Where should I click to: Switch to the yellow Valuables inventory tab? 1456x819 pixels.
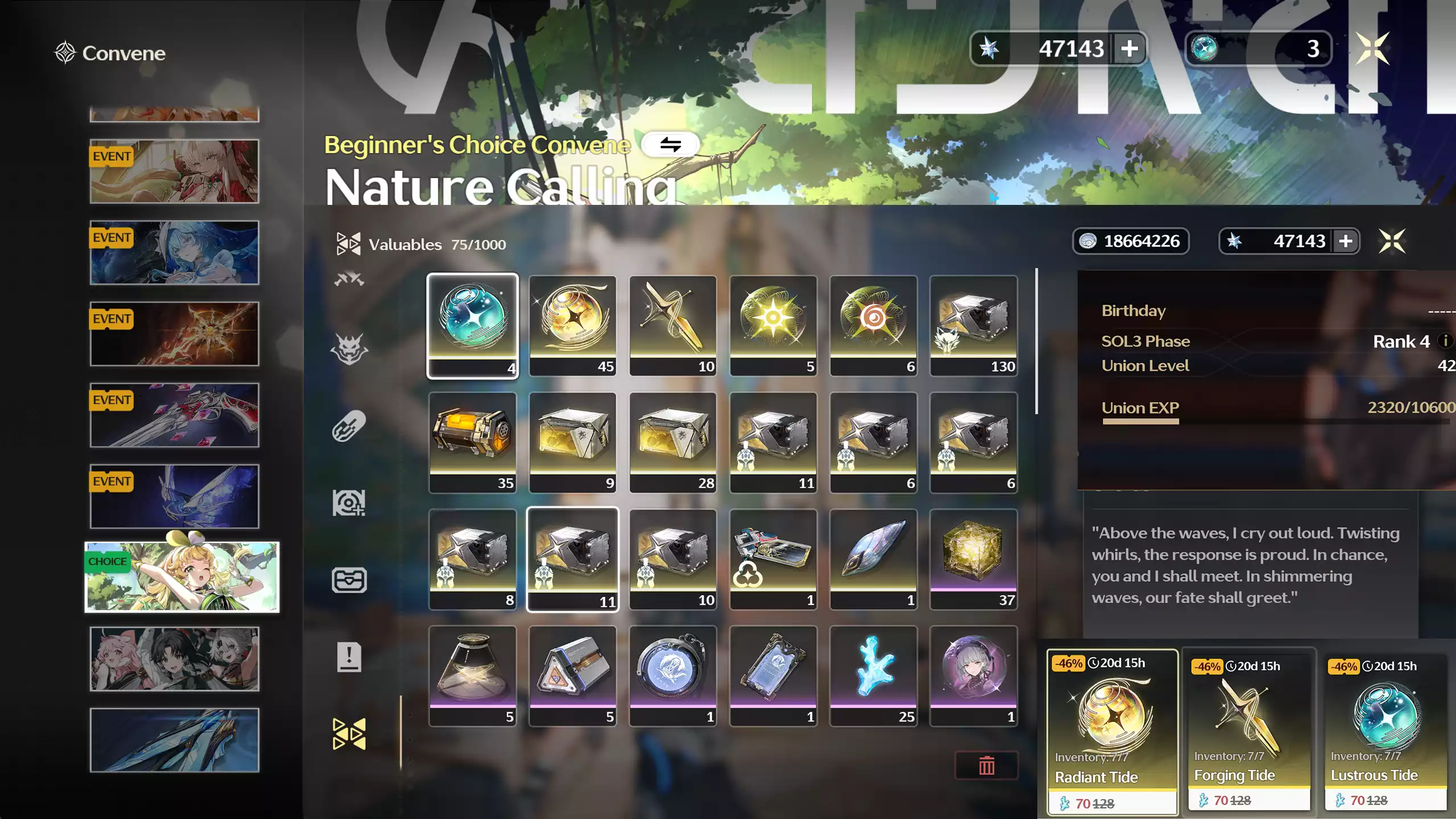pos(349,734)
